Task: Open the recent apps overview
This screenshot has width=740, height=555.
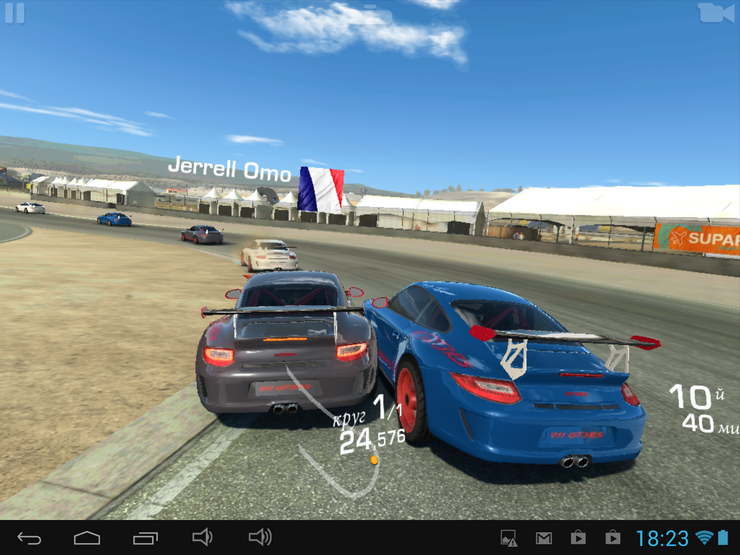Action: click(x=145, y=538)
